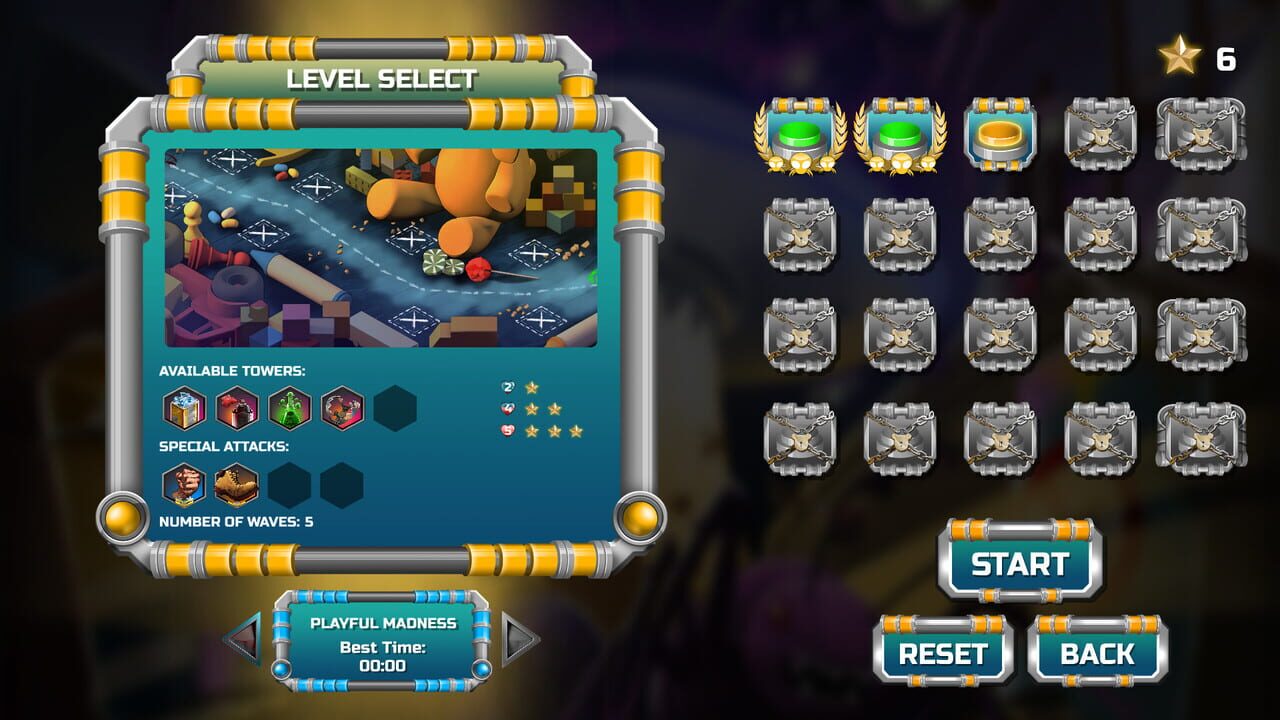Viewport: 1280px width, 720px height.
Task: Click the Playful Madness level name banner
Action: pos(383,622)
